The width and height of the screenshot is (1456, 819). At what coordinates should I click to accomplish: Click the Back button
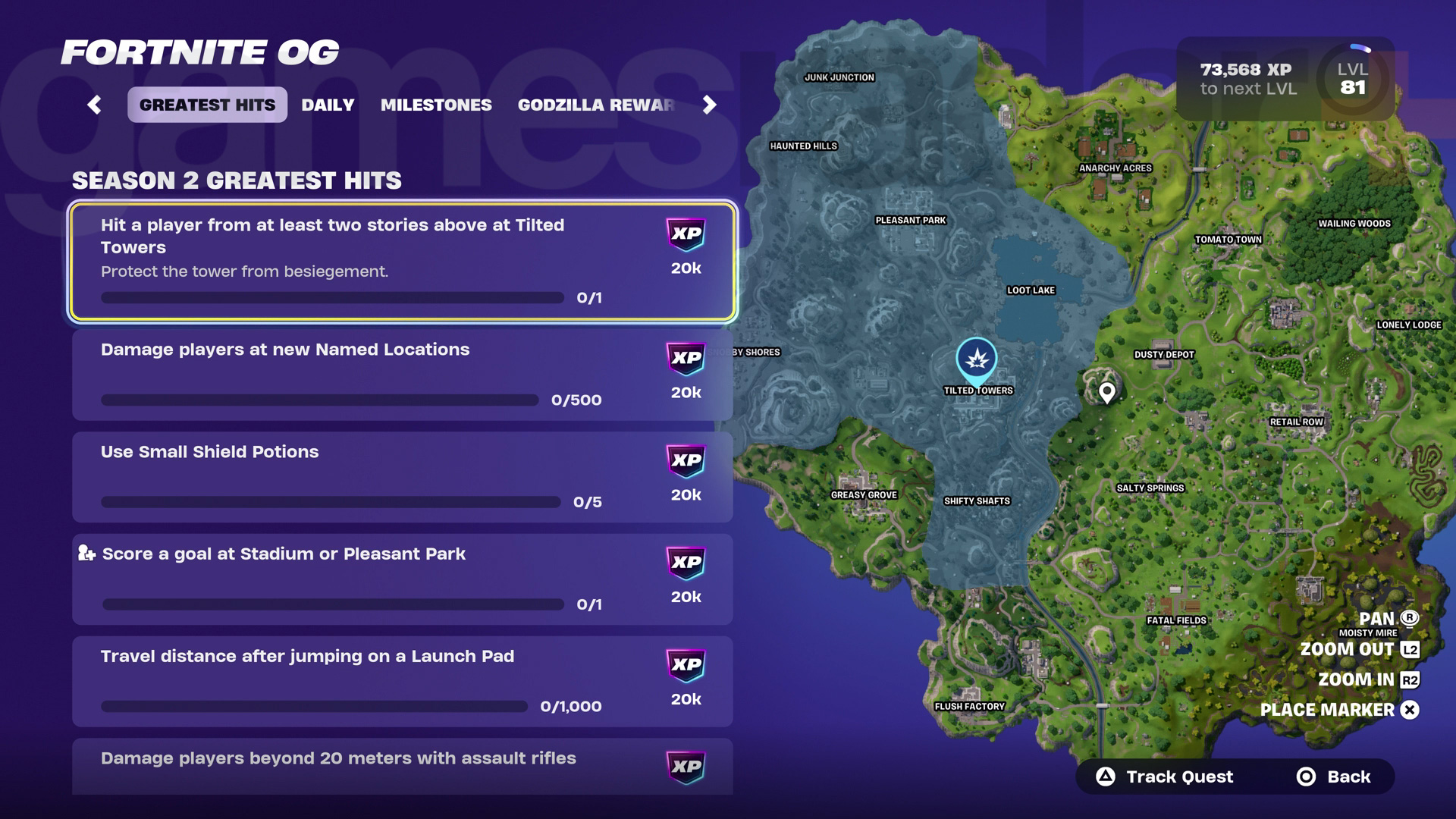pos(1335,777)
